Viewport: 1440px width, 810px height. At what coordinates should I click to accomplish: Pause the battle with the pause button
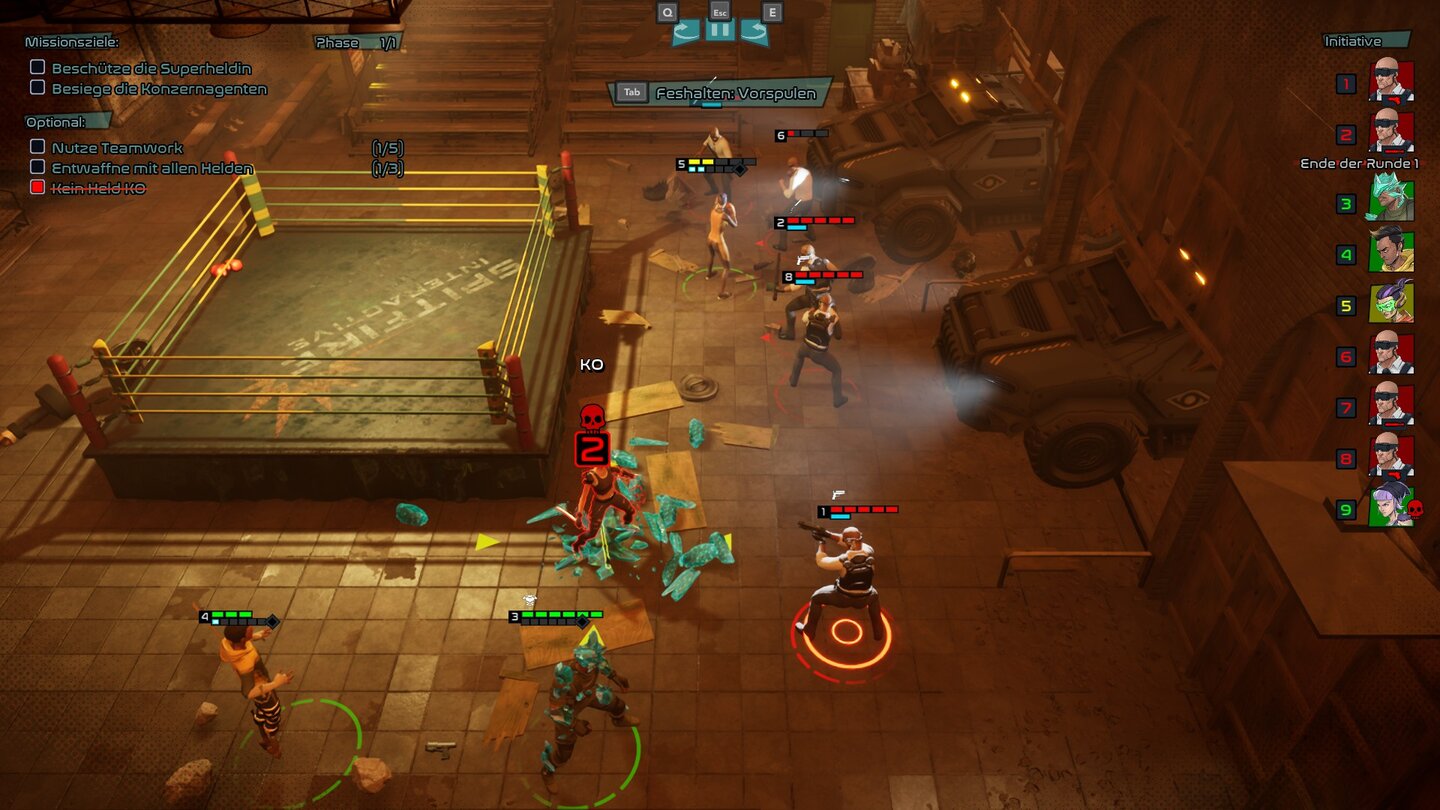[720, 30]
